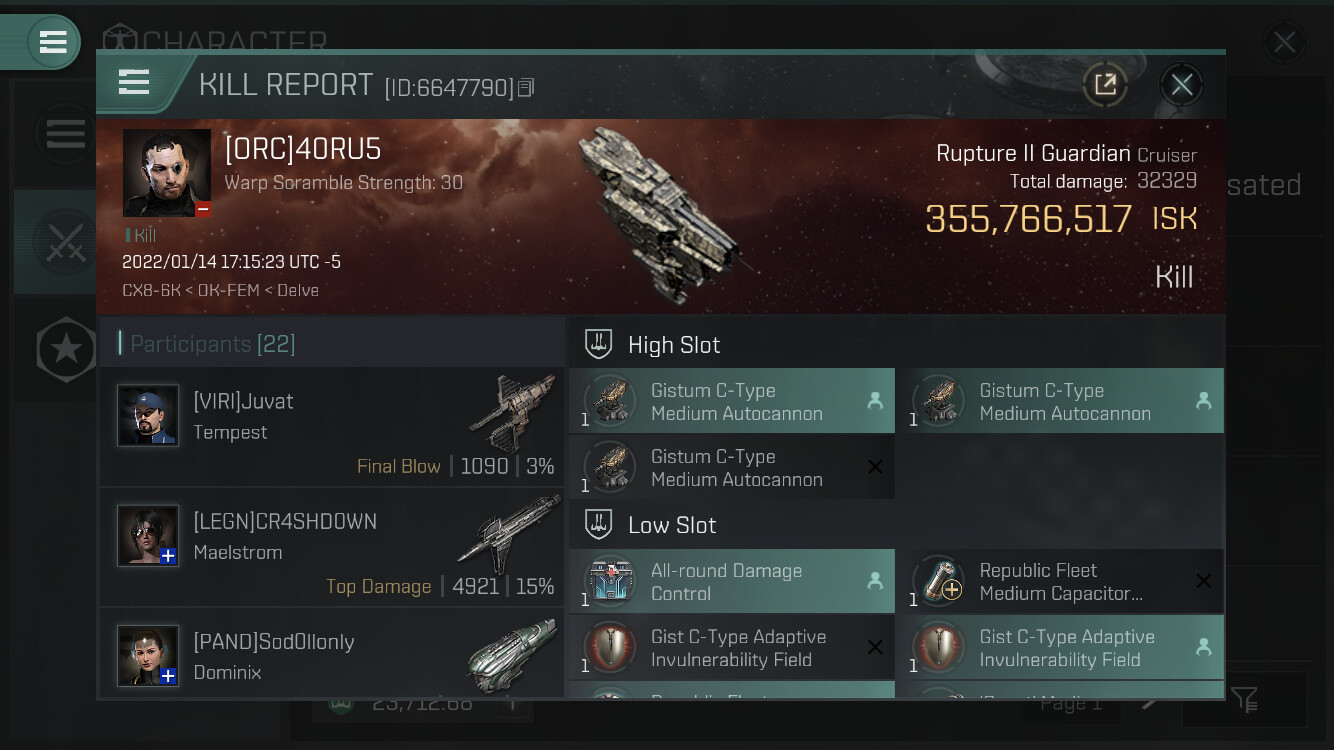Open the top-left main menu button
Image resolution: width=1334 pixels, height=750 pixels.
click(50, 42)
